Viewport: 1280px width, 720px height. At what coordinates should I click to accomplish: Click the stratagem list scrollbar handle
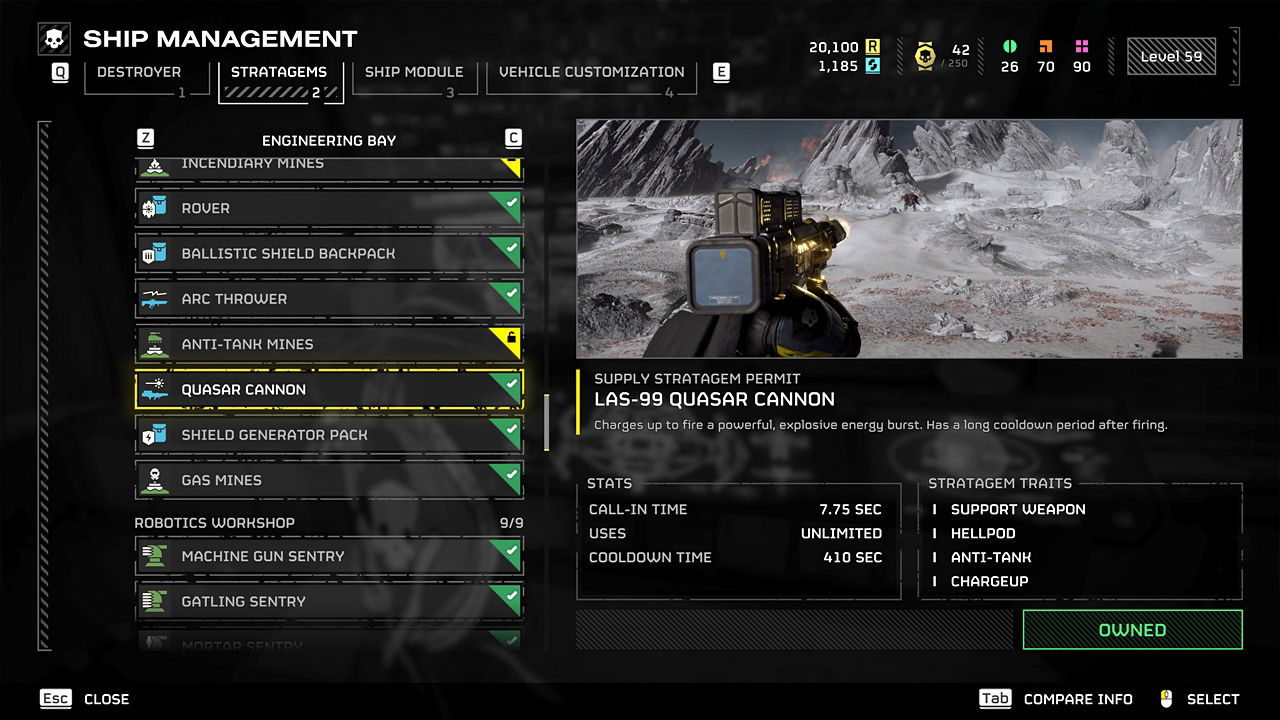[546, 422]
